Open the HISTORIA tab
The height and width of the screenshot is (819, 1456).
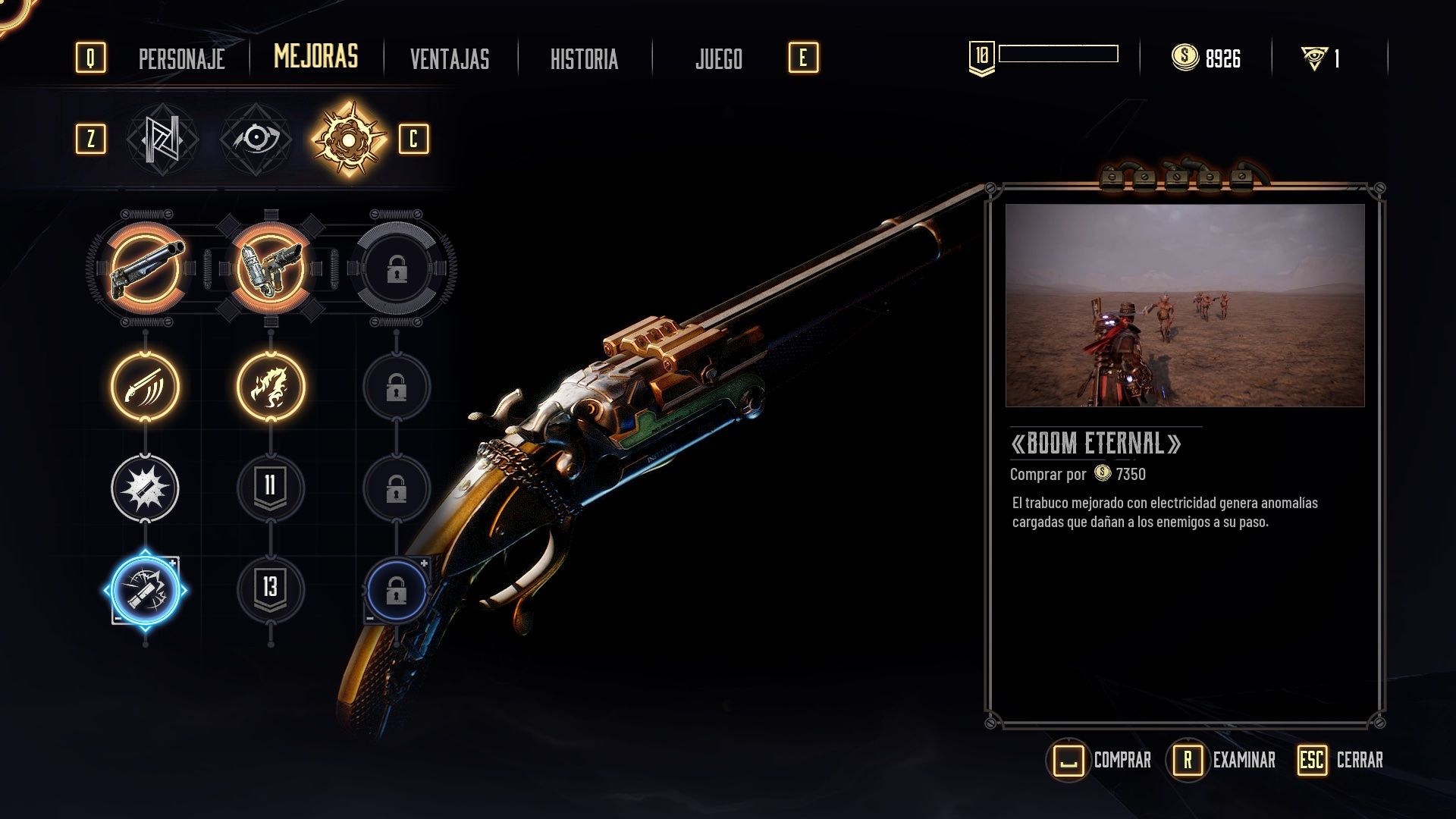tap(584, 58)
